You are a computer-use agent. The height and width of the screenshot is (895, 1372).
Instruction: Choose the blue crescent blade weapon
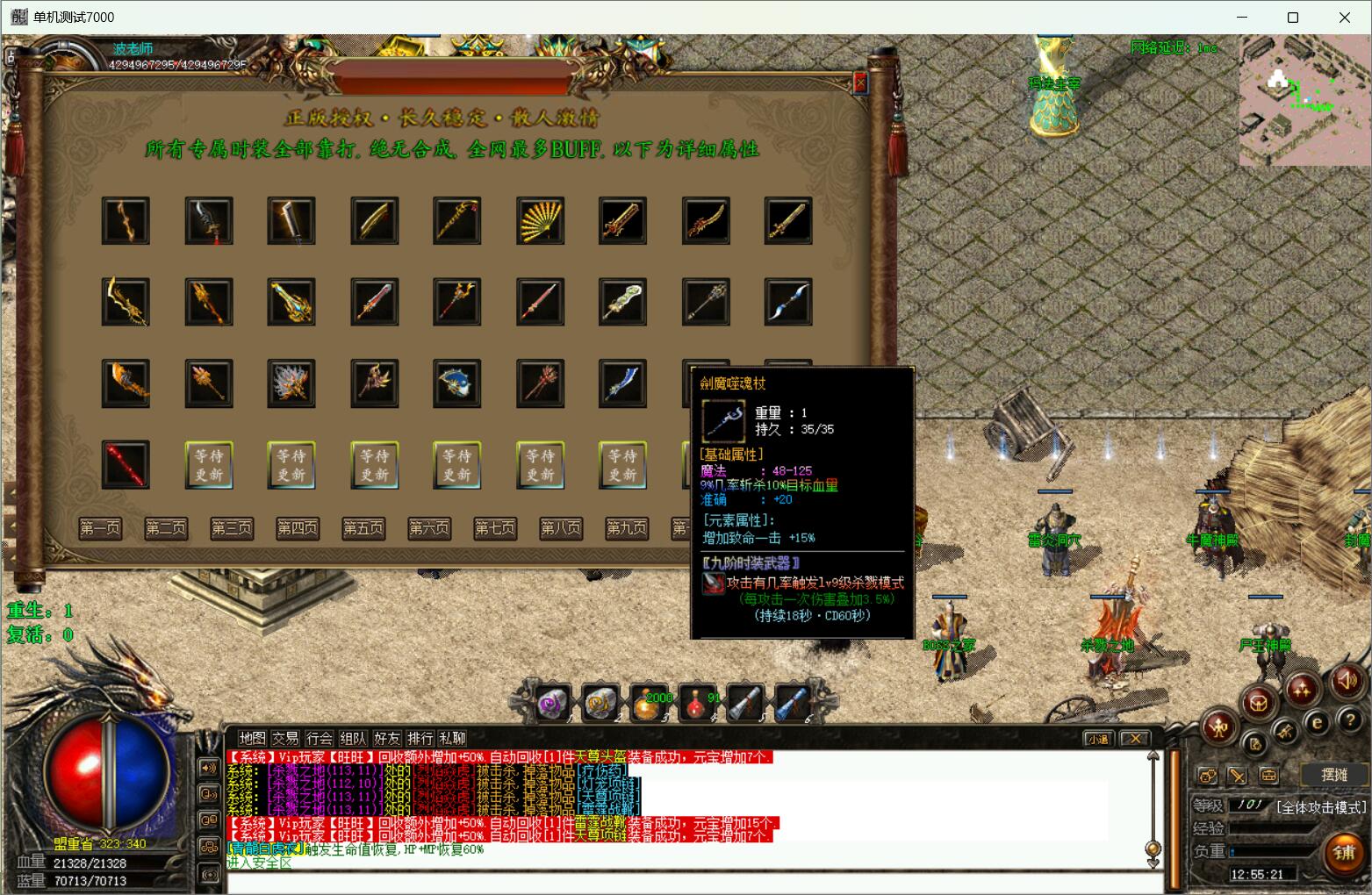[787, 302]
